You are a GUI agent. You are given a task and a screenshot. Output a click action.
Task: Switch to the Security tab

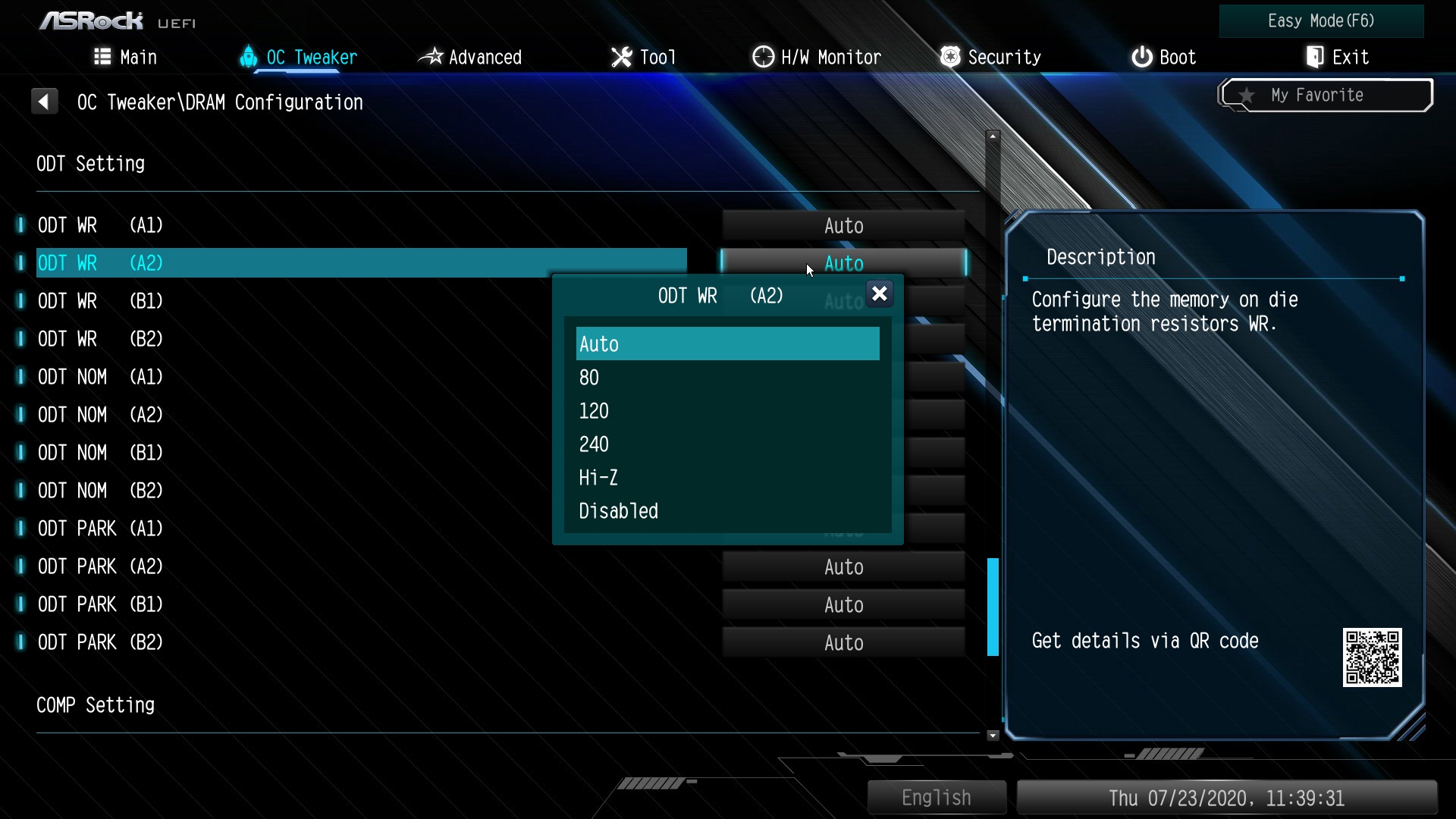click(990, 58)
